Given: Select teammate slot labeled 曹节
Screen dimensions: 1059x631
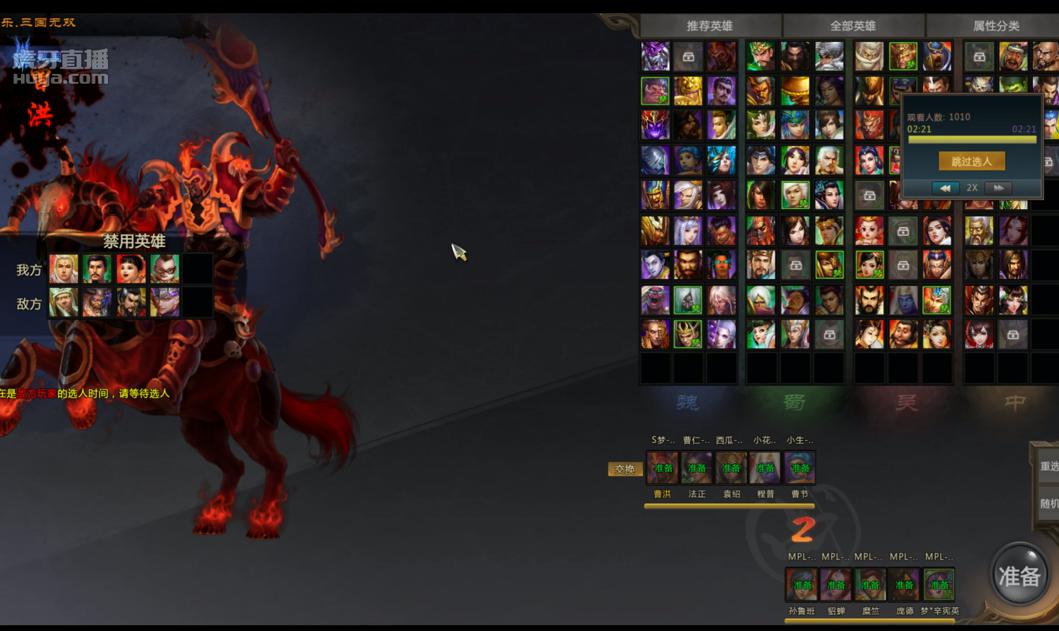Looking at the screenshot, I should (x=799, y=468).
